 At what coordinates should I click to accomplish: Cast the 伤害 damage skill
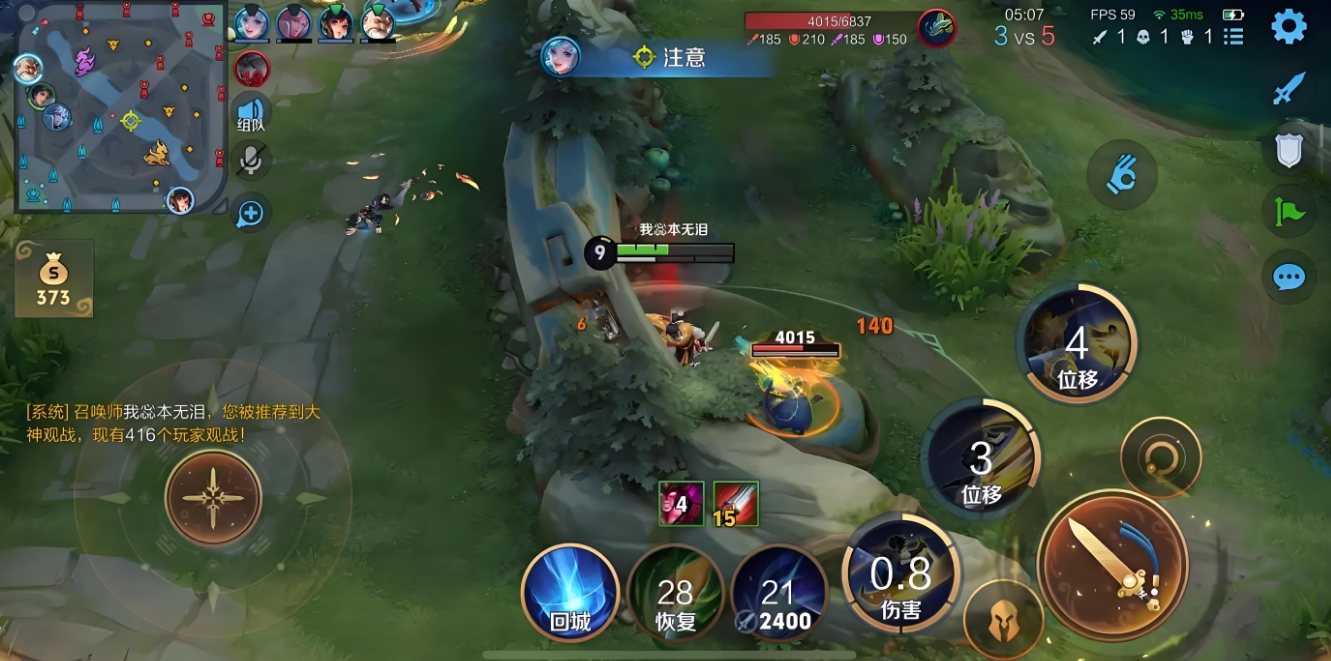click(x=900, y=578)
